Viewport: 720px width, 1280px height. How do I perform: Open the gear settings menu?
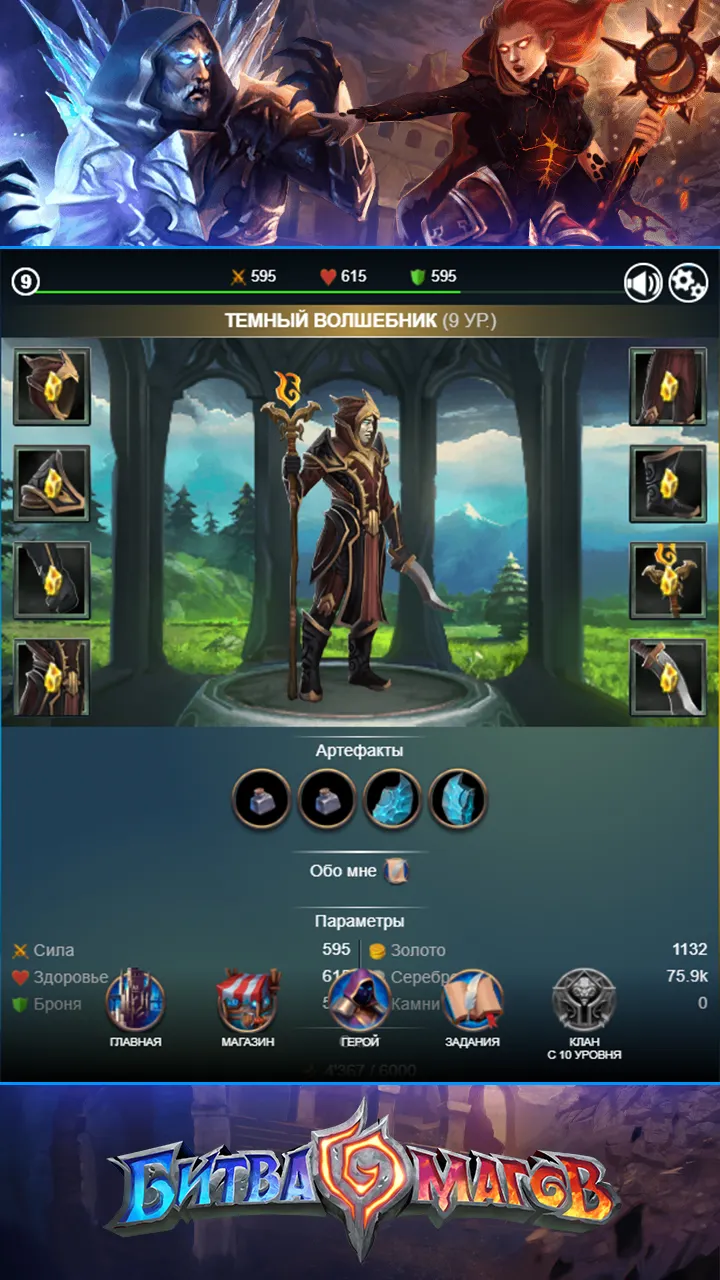point(687,283)
